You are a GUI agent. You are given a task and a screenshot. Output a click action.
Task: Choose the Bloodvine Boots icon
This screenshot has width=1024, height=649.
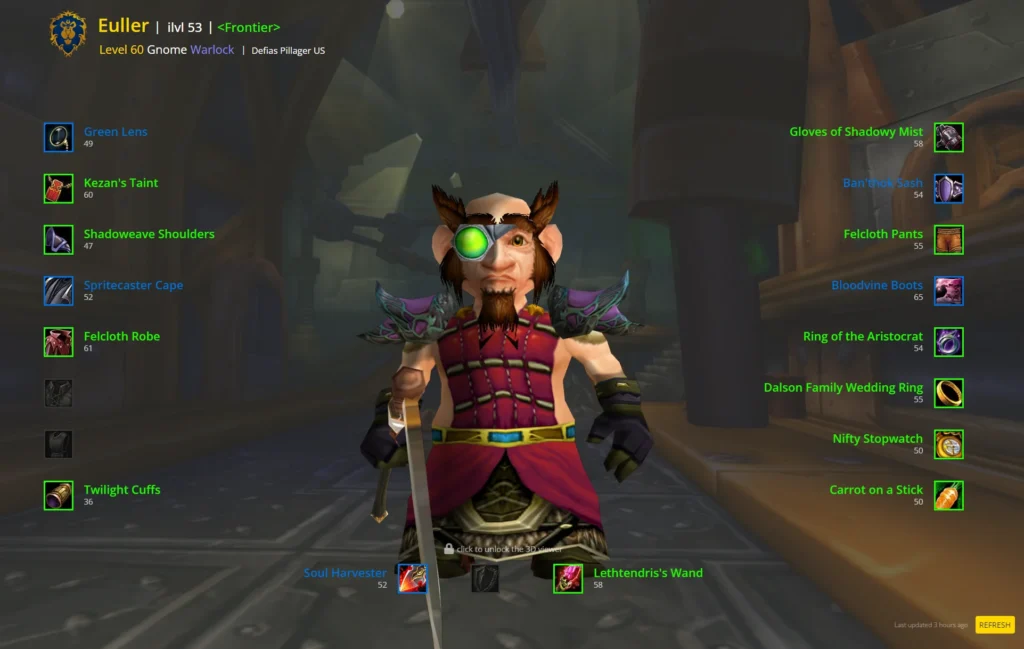tap(948, 291)
